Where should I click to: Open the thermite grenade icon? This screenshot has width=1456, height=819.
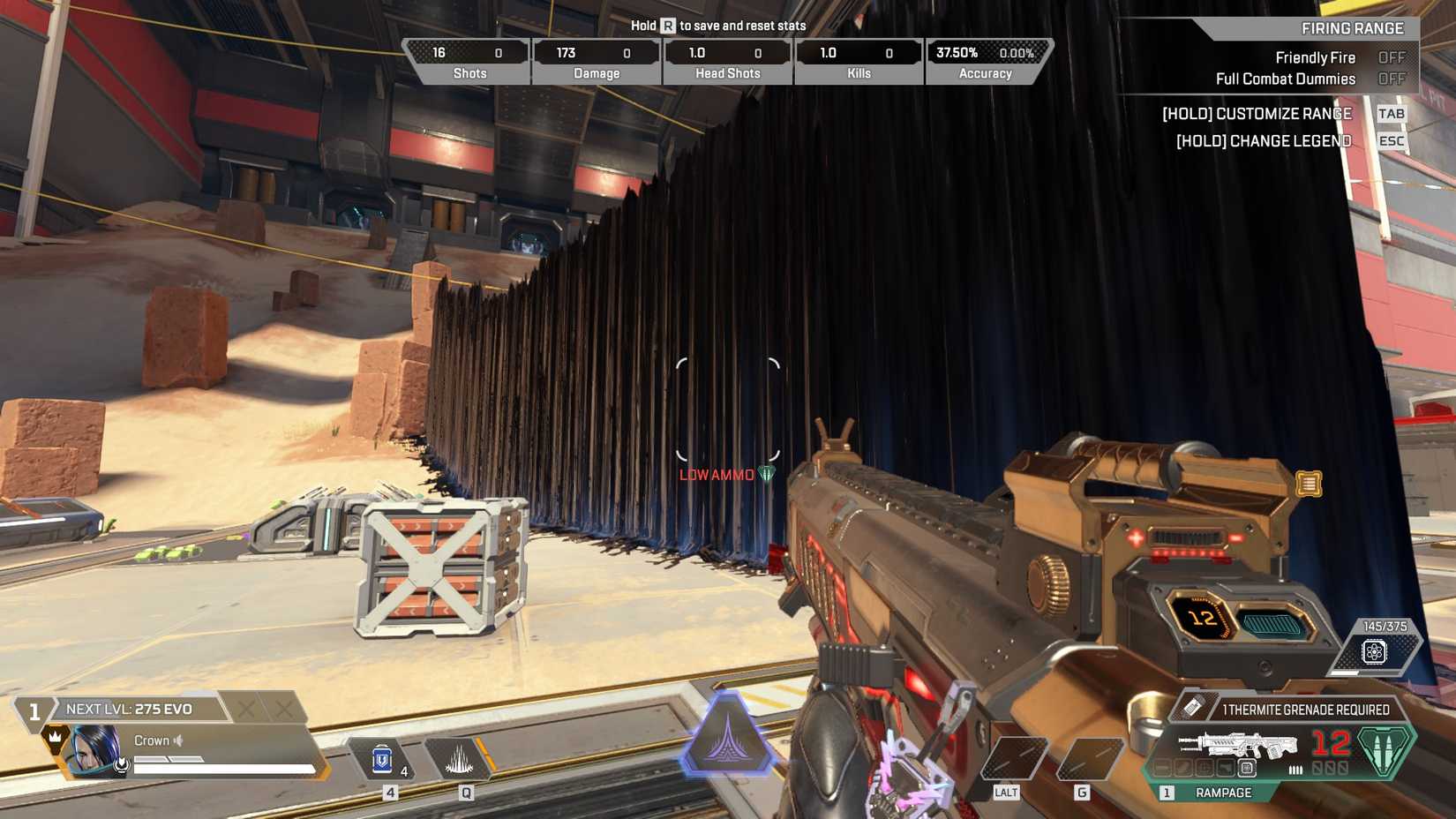[1193, 707]
